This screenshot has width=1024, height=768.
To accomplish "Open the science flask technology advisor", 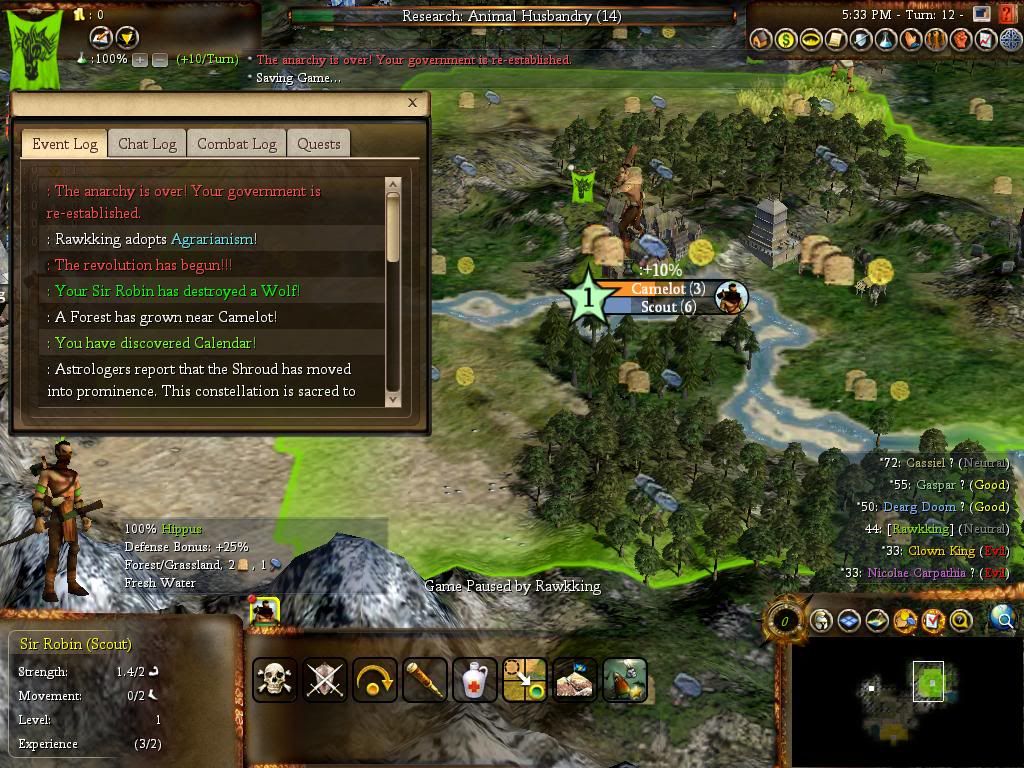I will click(885, 40).
